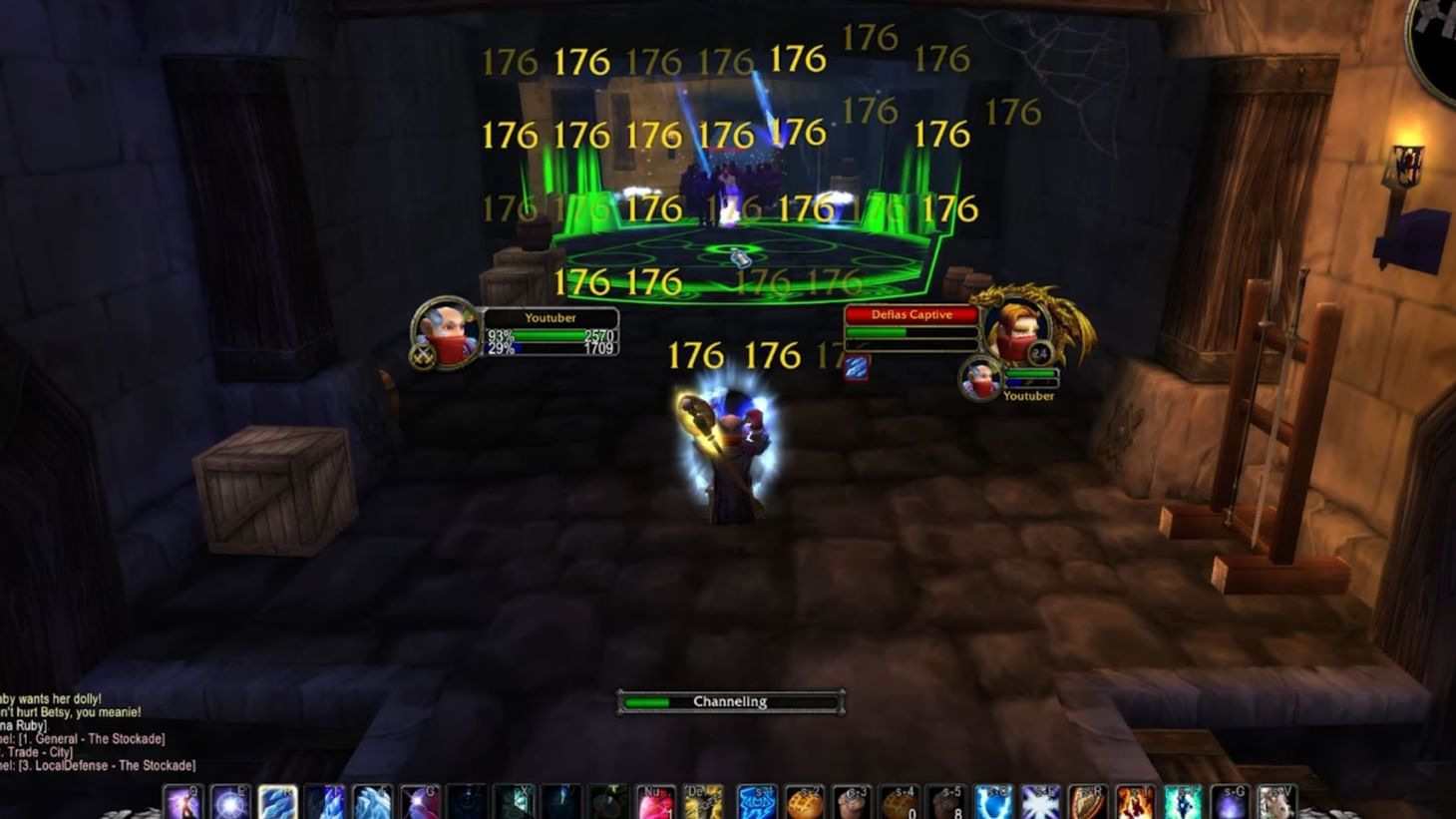Trigger the Blizzard spell bound to F

[373, 803]
